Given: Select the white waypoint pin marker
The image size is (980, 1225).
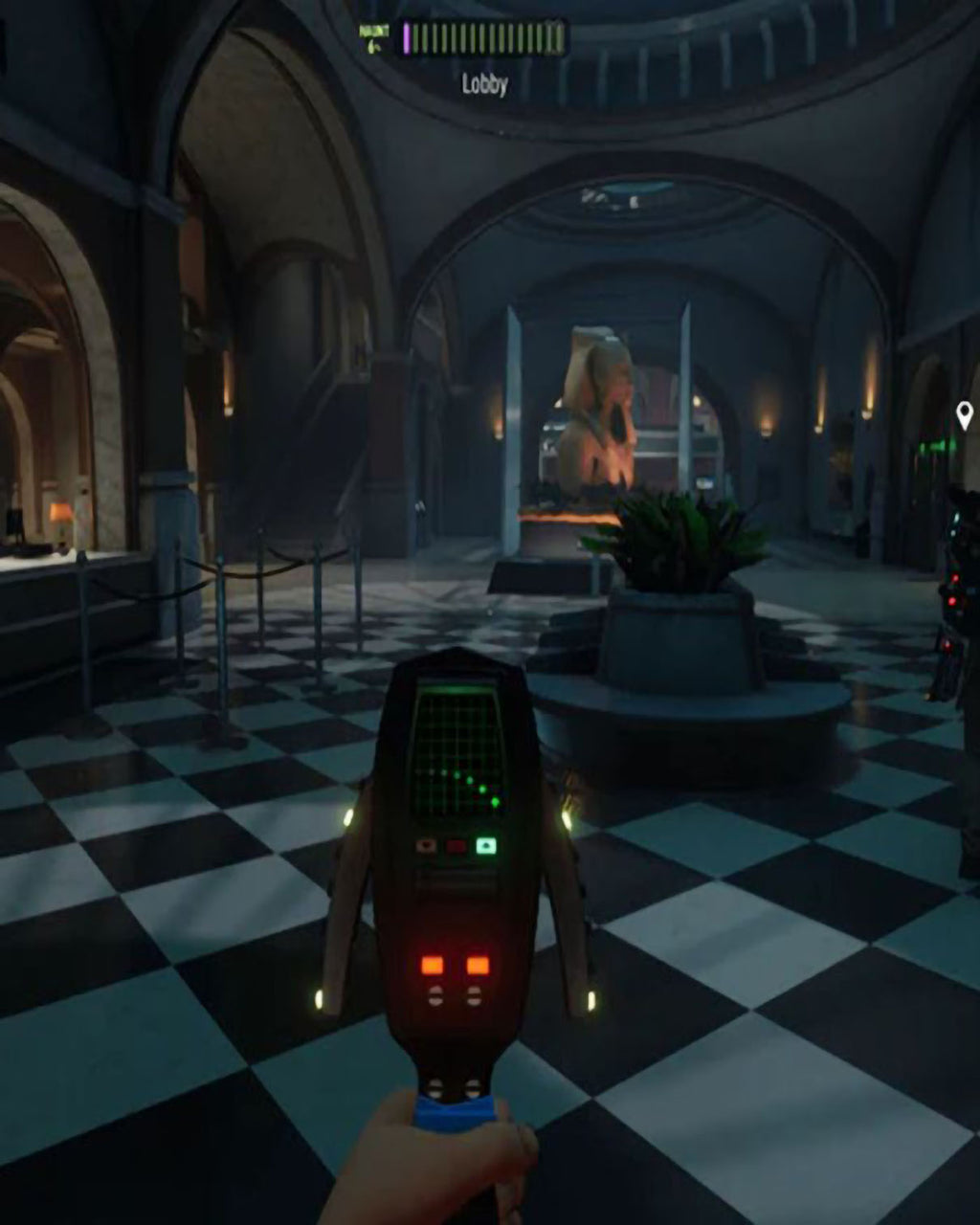Looking at the screenshot, I should coord(965,414).
